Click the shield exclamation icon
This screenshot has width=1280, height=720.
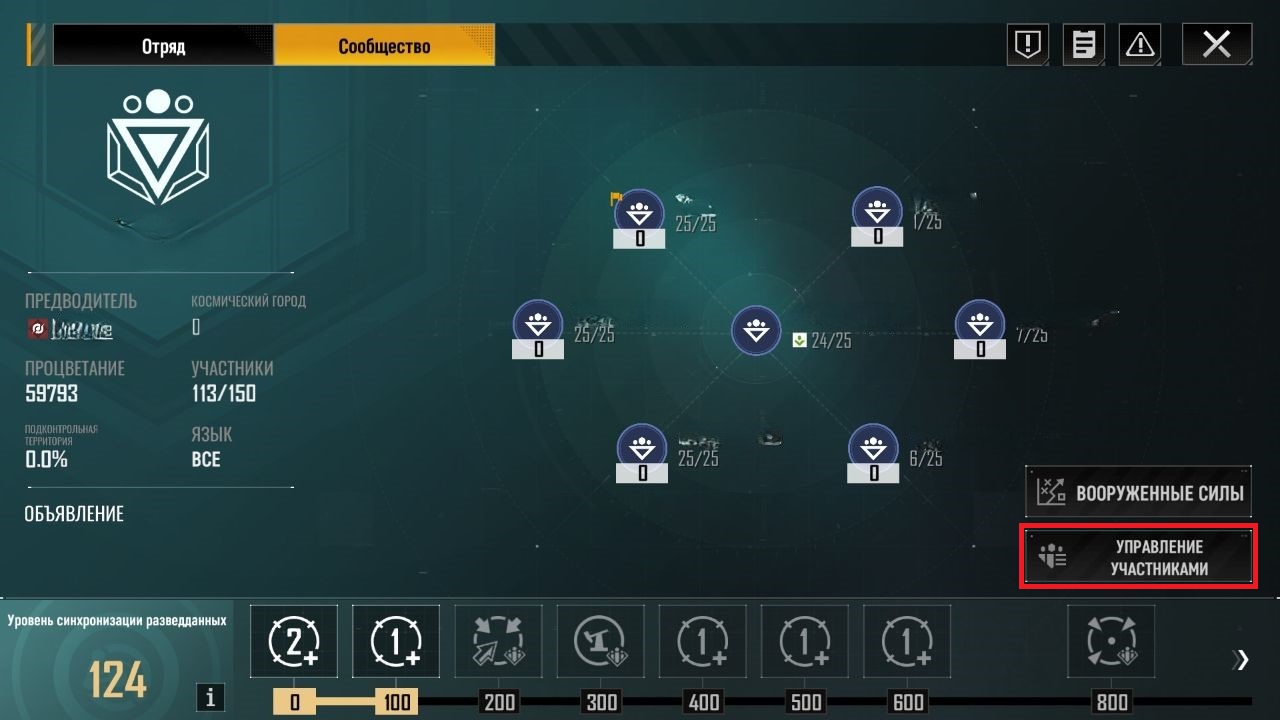[1027, 45]
